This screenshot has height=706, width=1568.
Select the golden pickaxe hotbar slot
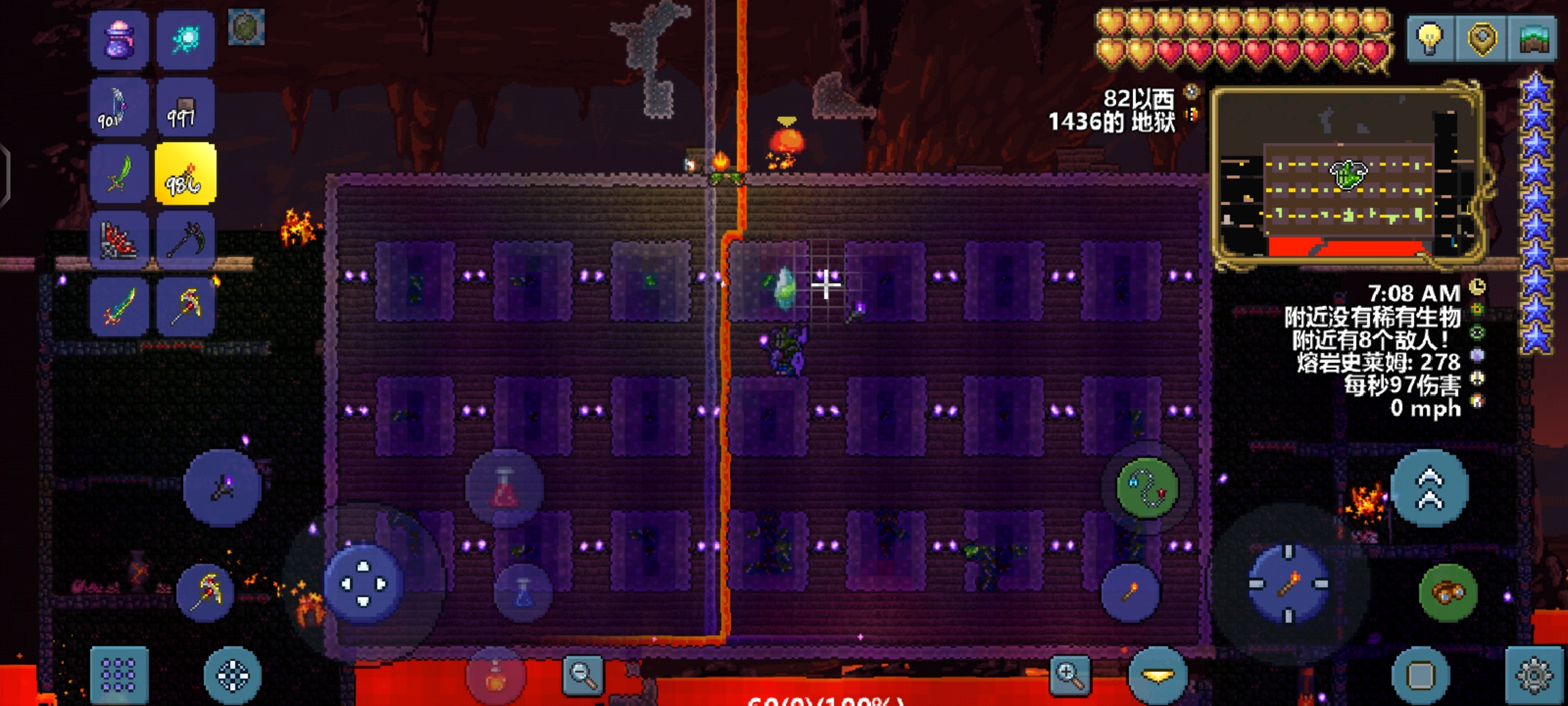(186, 307)
